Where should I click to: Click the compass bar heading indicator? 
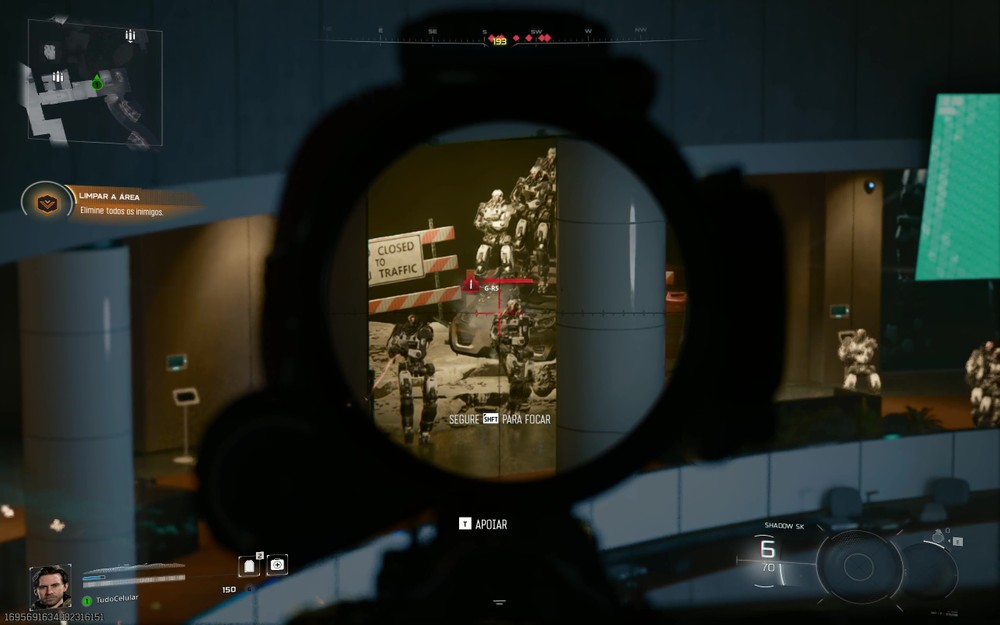tap(497, 41)
